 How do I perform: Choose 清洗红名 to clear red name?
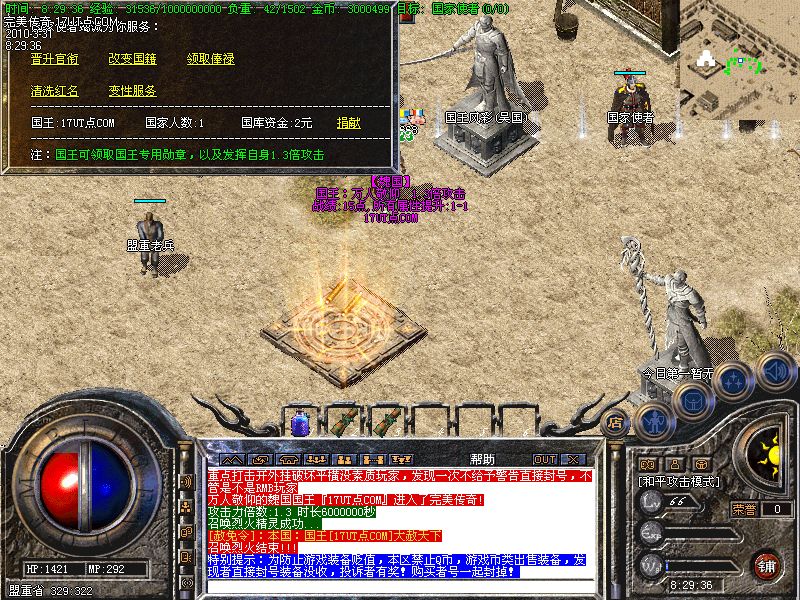click(54, 91)
